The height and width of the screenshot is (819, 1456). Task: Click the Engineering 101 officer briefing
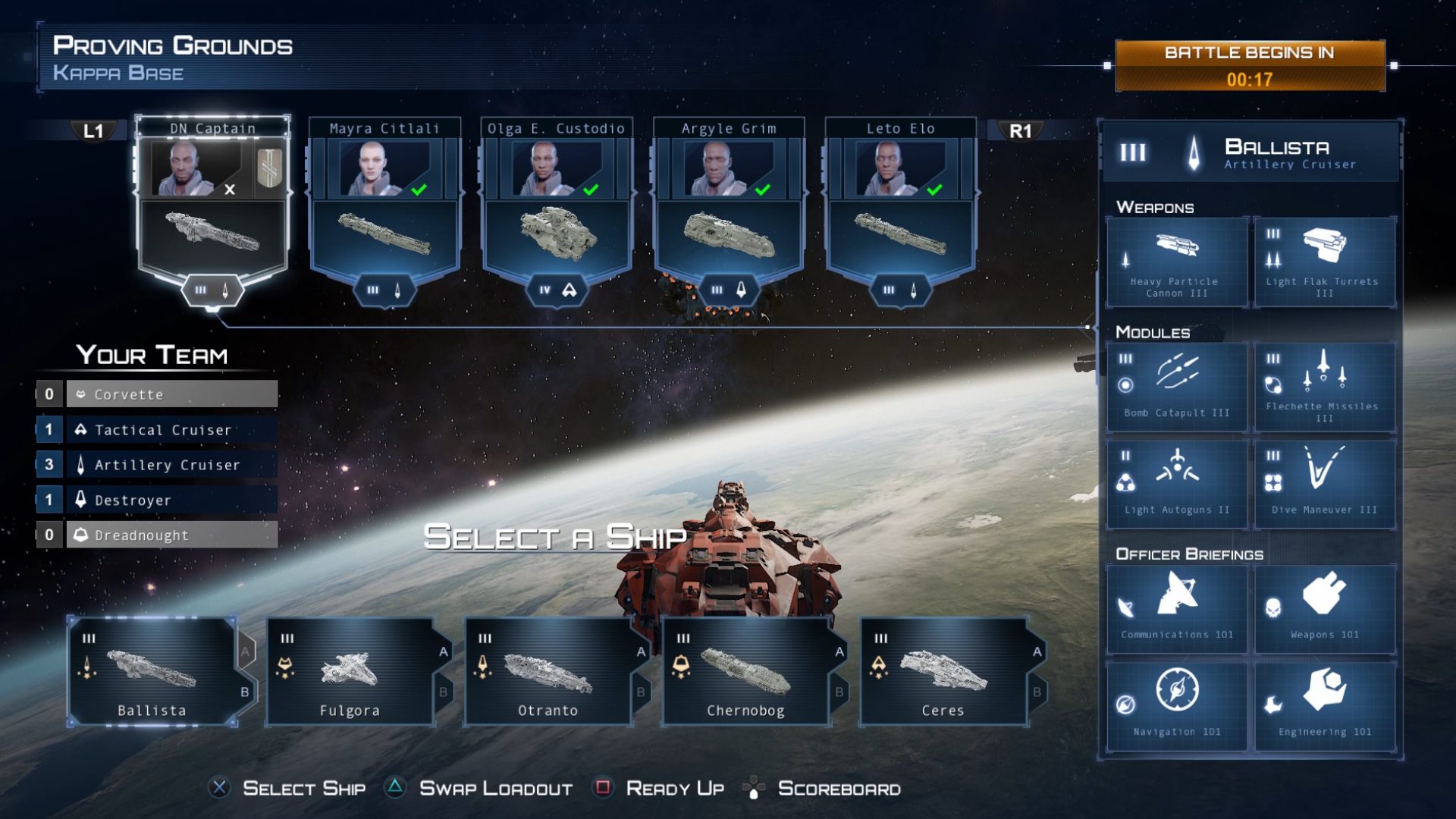tap(1324, 706)
